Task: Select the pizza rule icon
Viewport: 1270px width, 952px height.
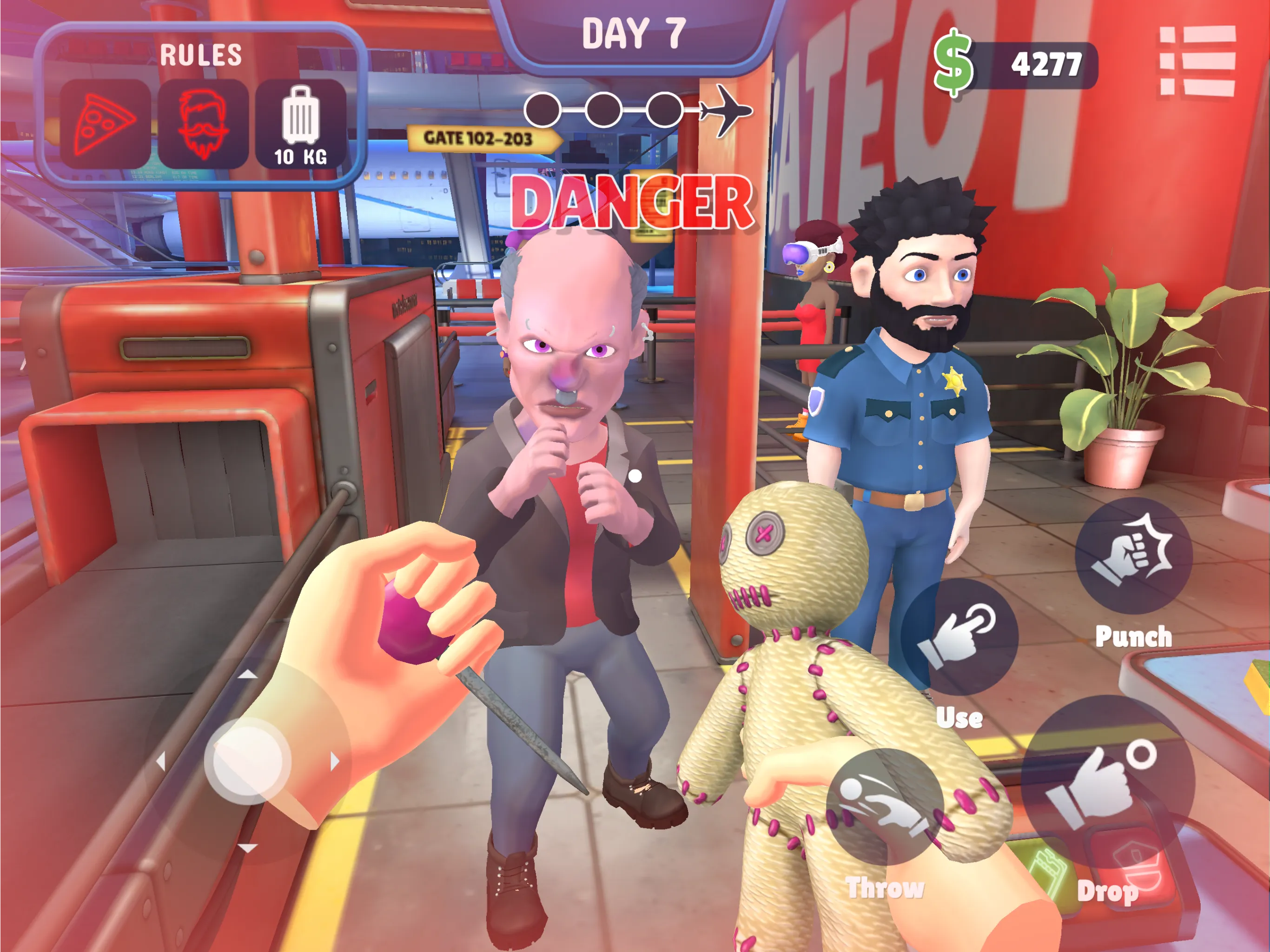Action: pos(105,122)
